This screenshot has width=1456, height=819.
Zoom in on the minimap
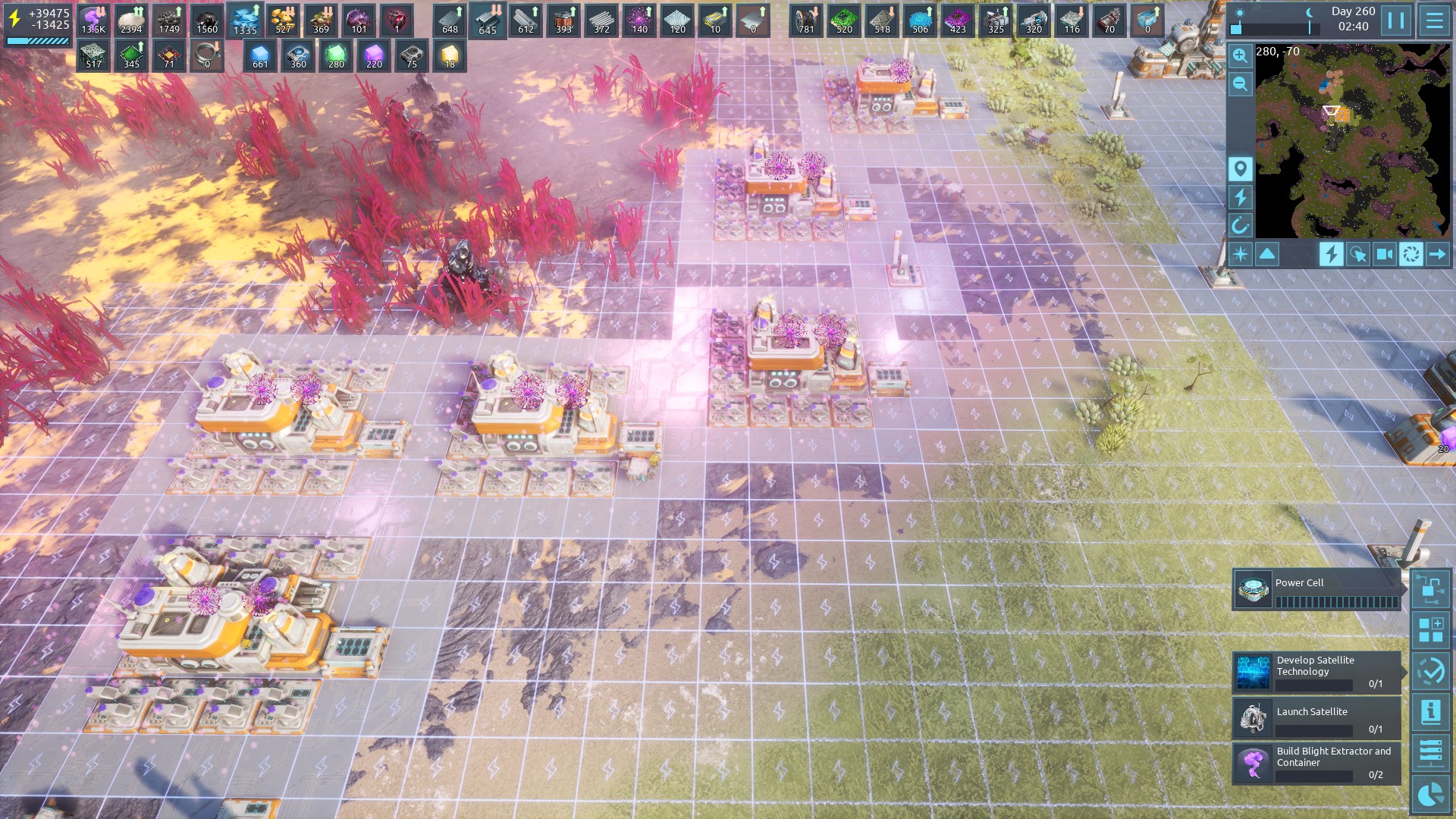pyautogui.click(x=1240, y=55)
